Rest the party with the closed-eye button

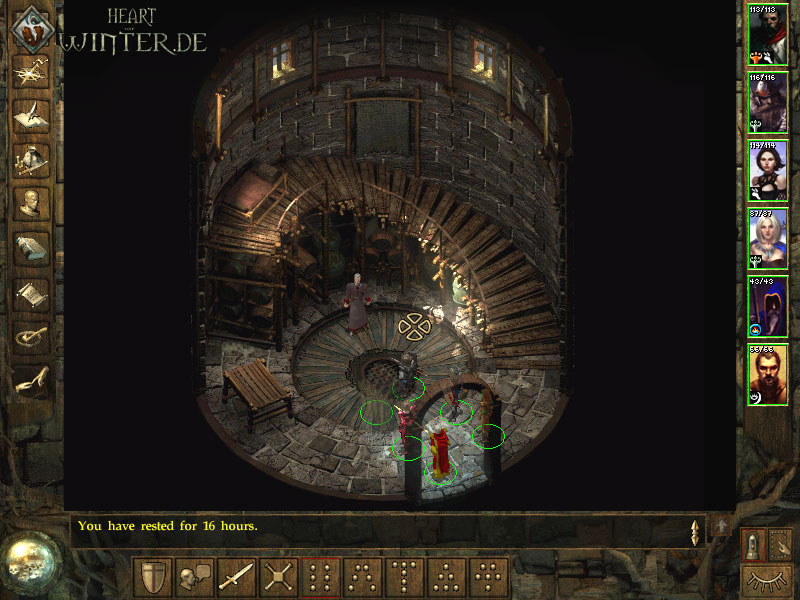click(767, 579)
